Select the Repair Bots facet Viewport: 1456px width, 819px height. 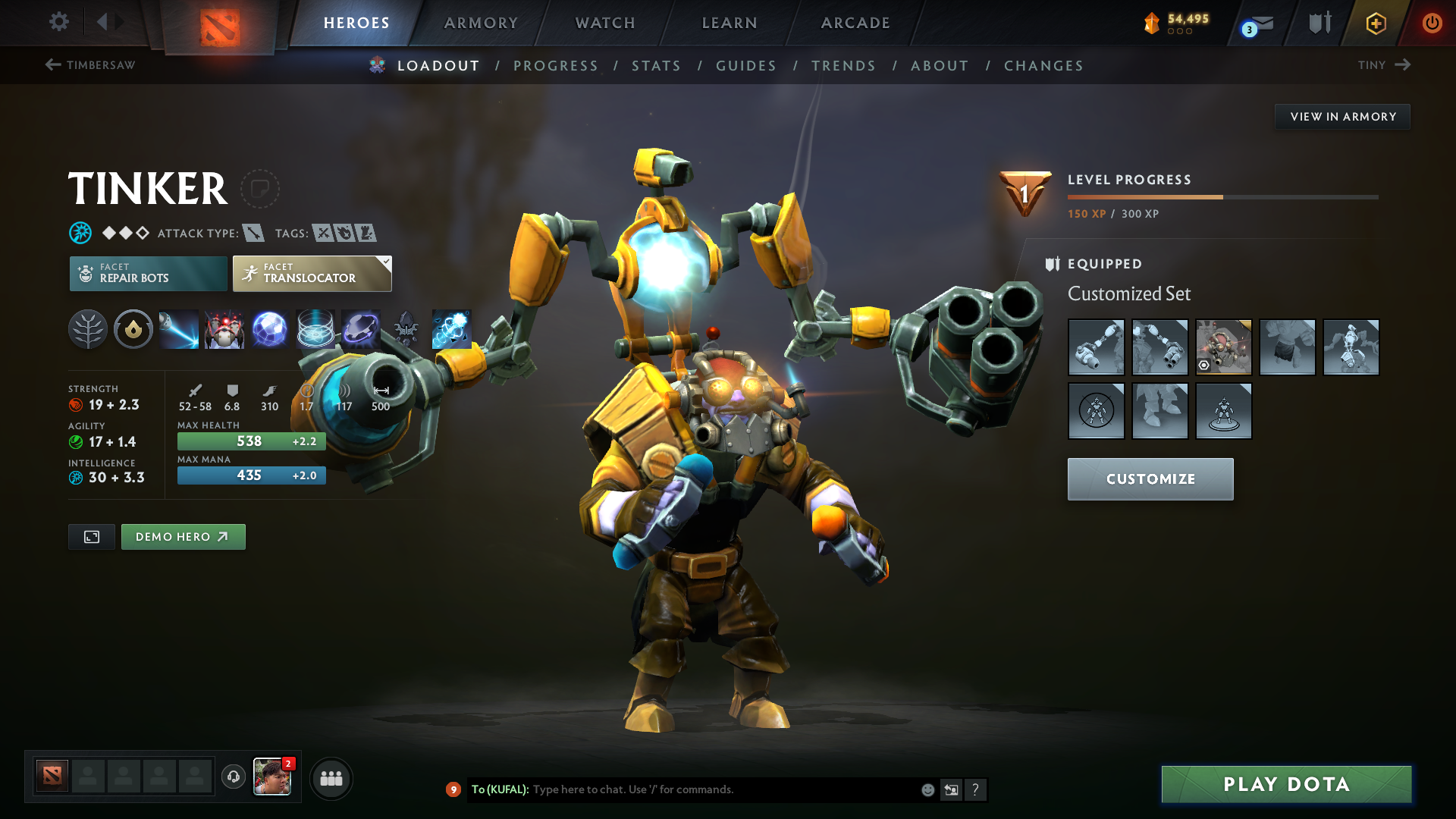tap(148, 273)
